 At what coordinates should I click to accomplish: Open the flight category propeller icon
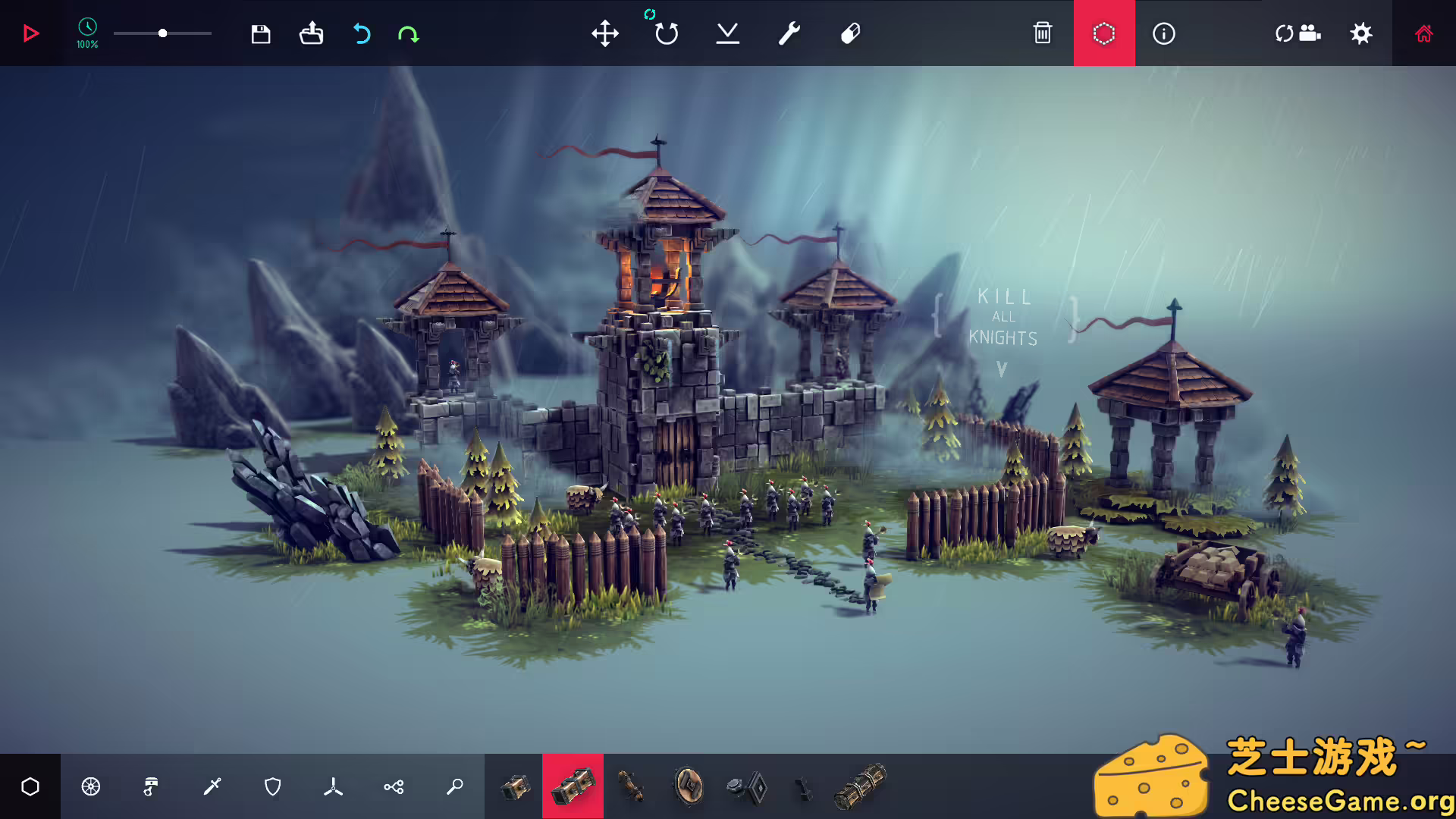pos(334,787)
